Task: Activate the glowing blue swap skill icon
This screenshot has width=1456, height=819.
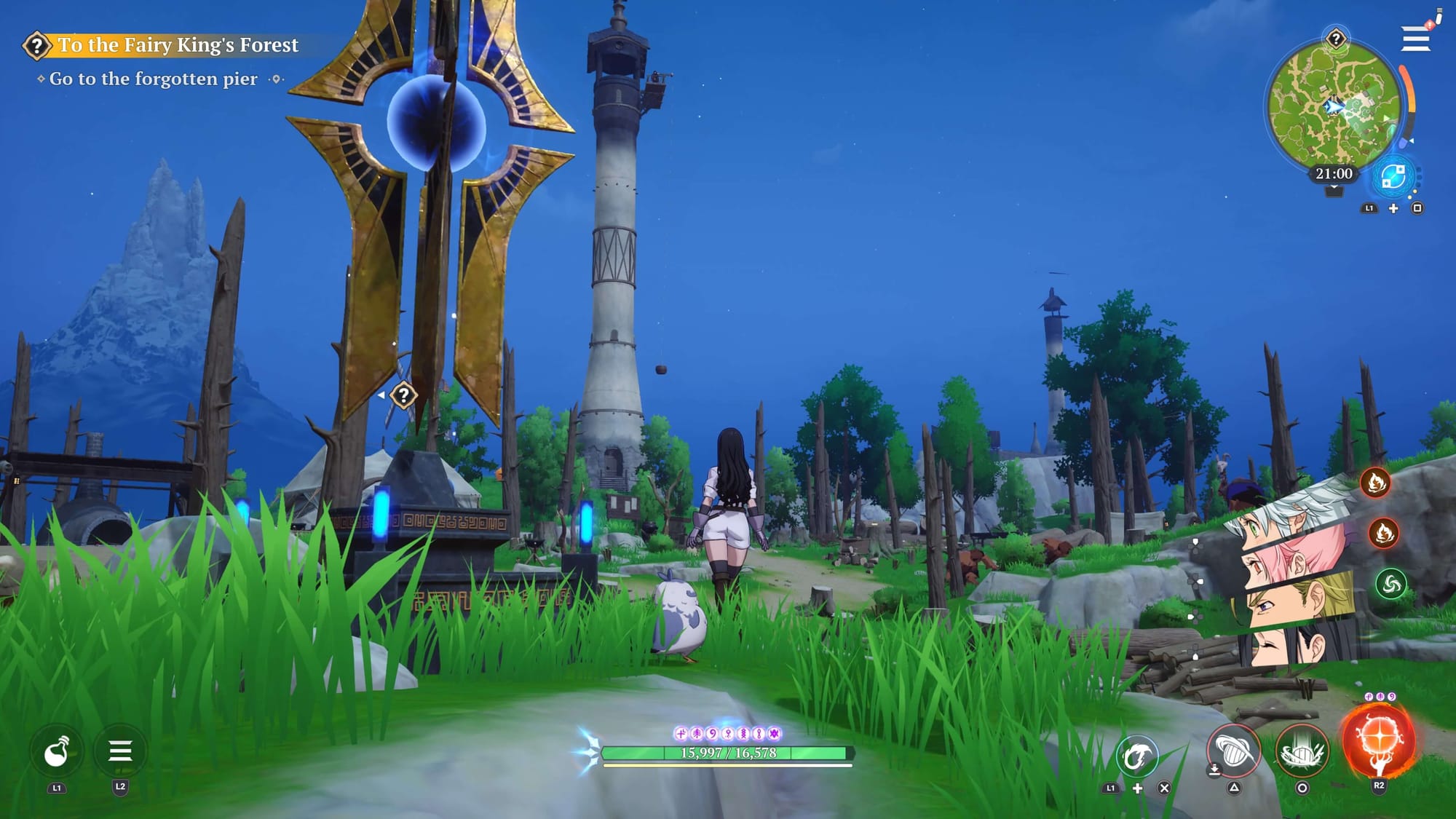Action: tap(1393, 177)
